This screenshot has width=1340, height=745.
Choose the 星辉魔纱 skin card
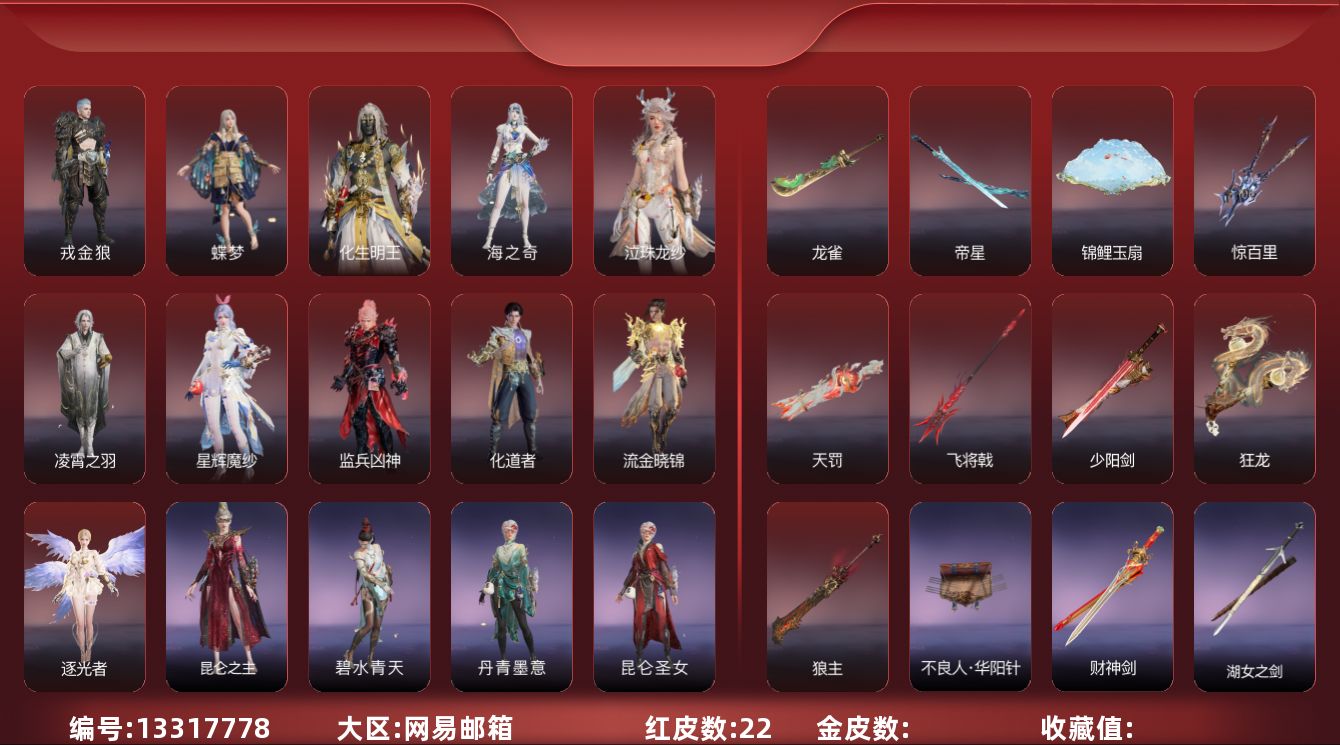[x=226, y=388]
